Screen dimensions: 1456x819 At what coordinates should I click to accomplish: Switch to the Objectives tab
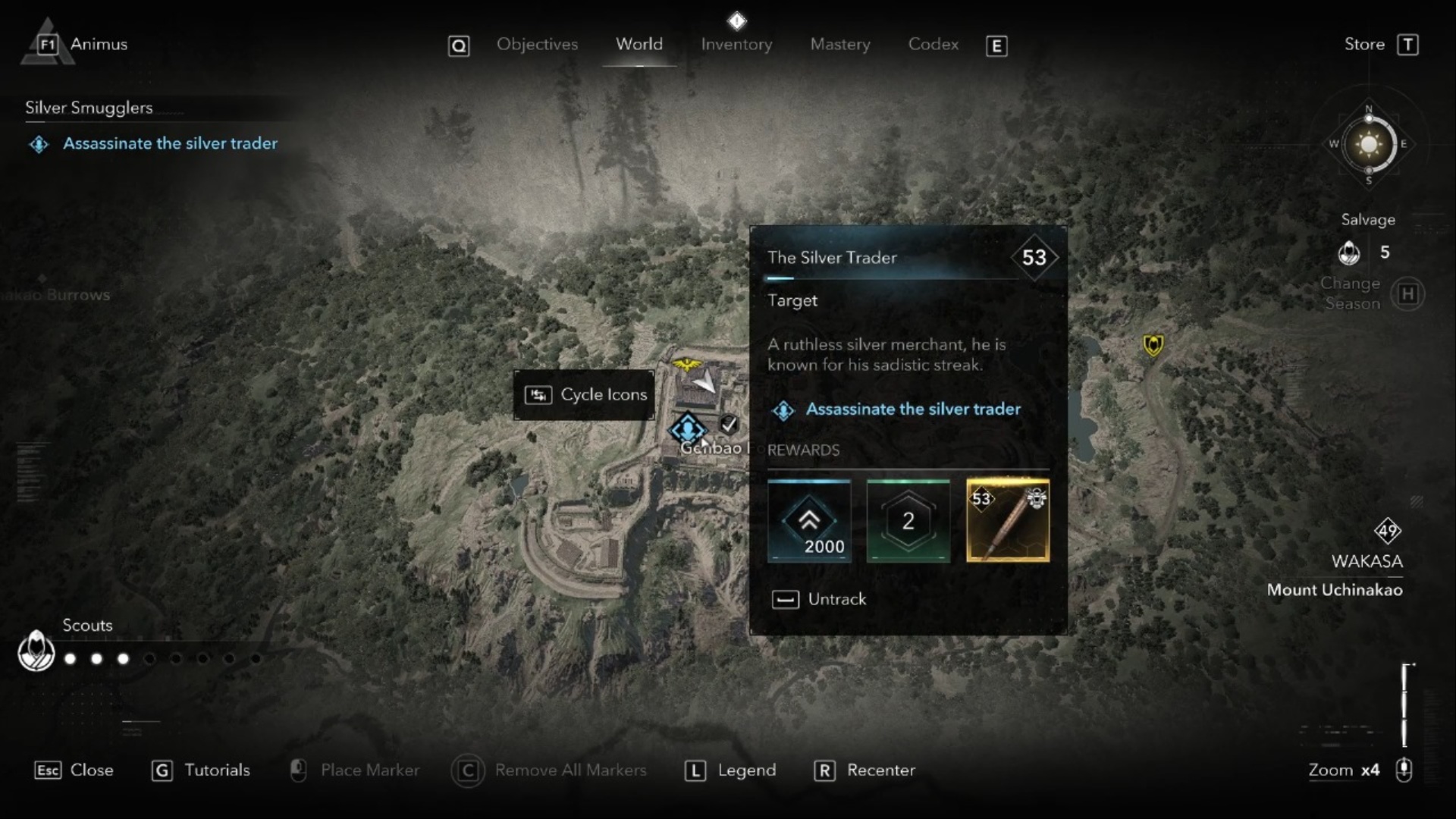pos(537,45)
